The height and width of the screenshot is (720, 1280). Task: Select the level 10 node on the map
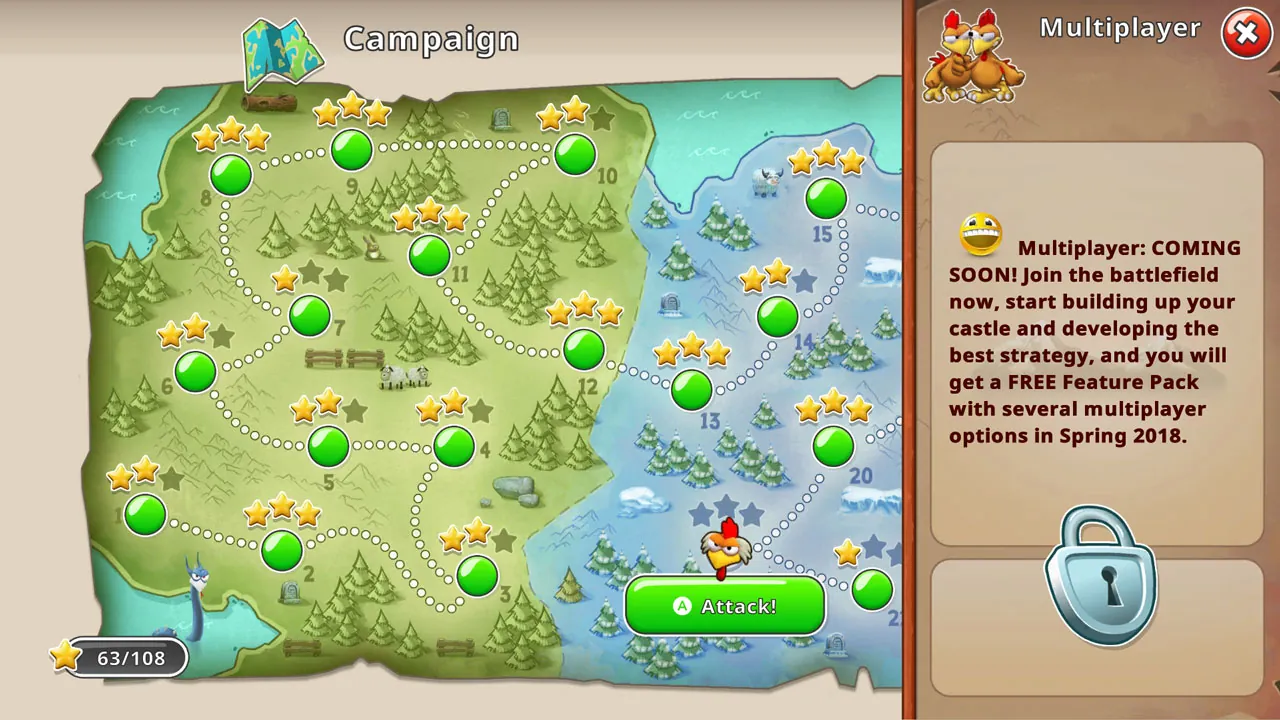coord(575,154)
